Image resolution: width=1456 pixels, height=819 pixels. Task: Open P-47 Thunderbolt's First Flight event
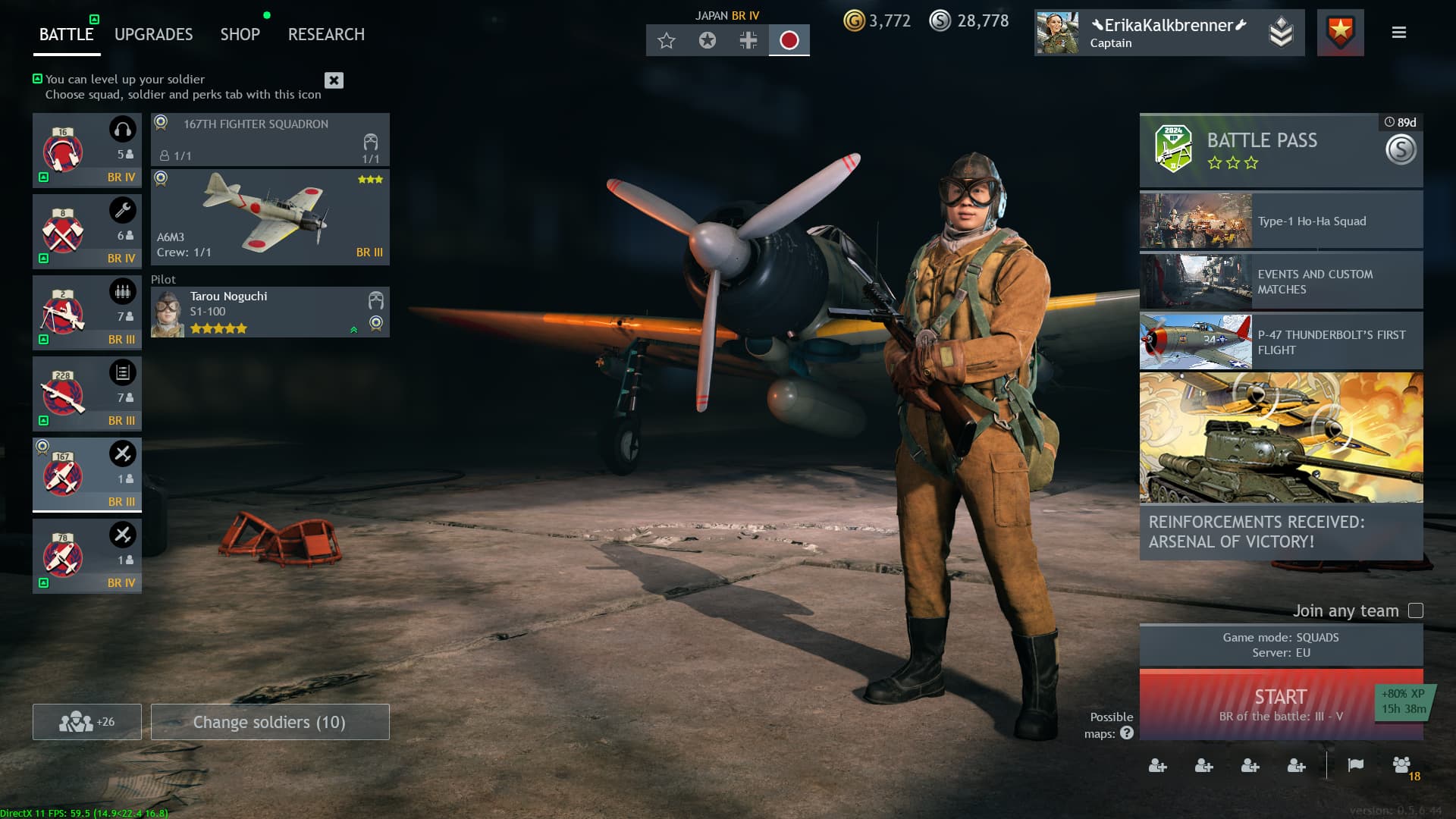click(x=1281, y=342)
